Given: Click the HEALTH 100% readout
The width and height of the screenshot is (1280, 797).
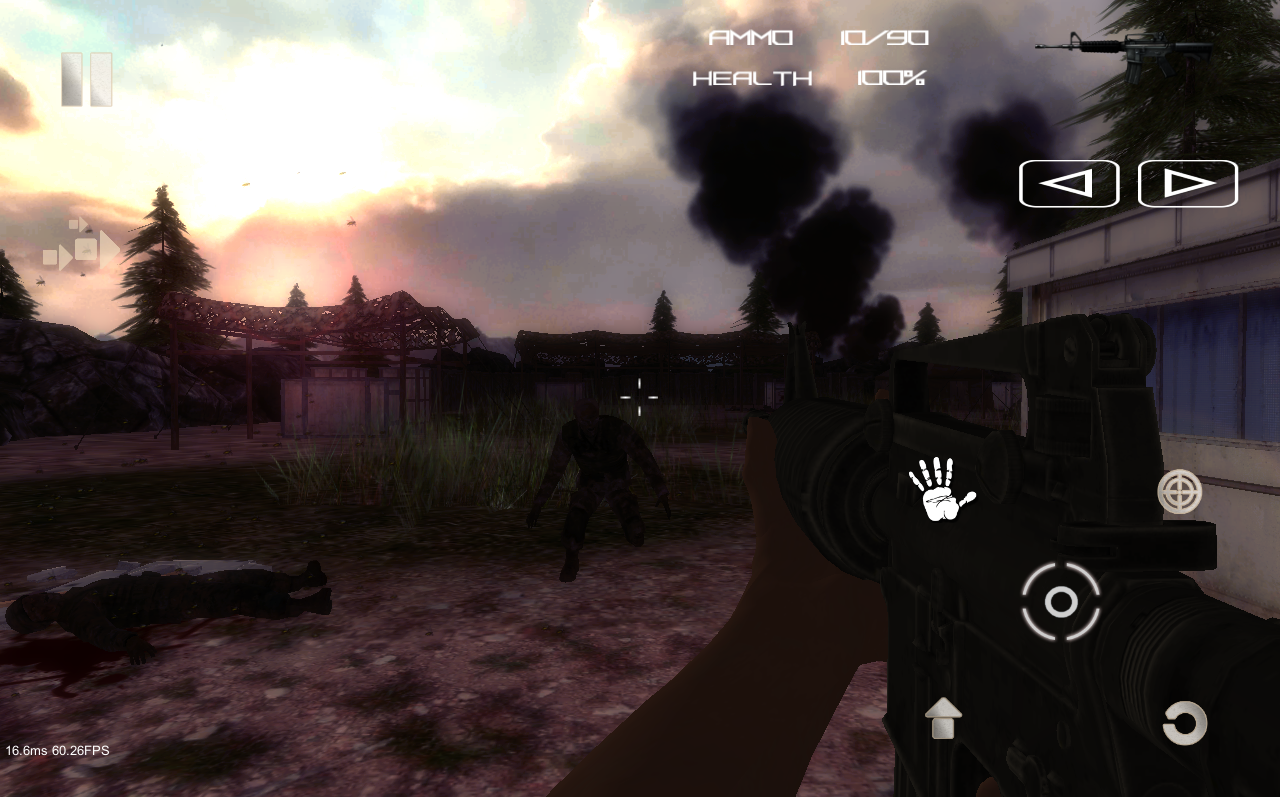Looking at the screenshot, I should (808, 78).
